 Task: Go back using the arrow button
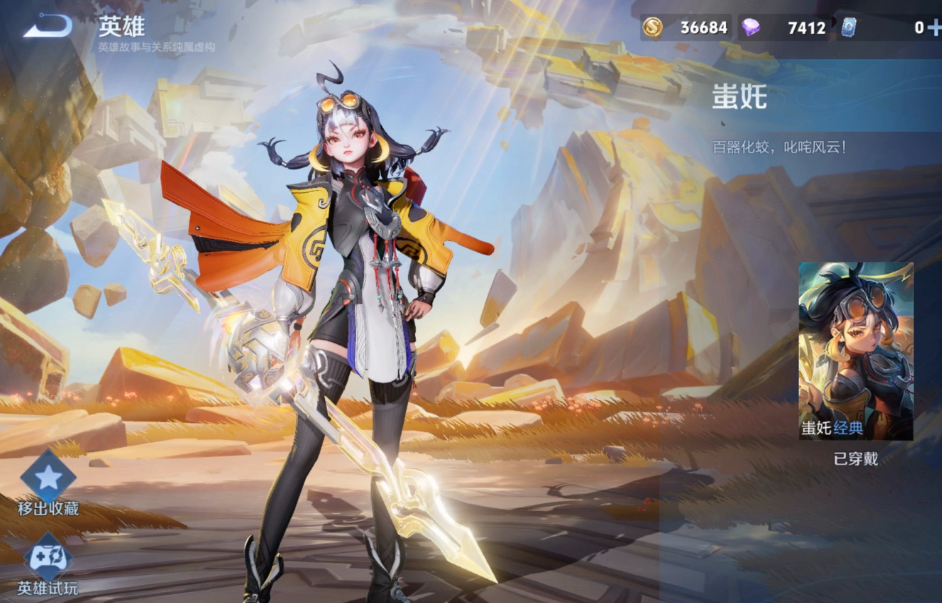(47, 26)
